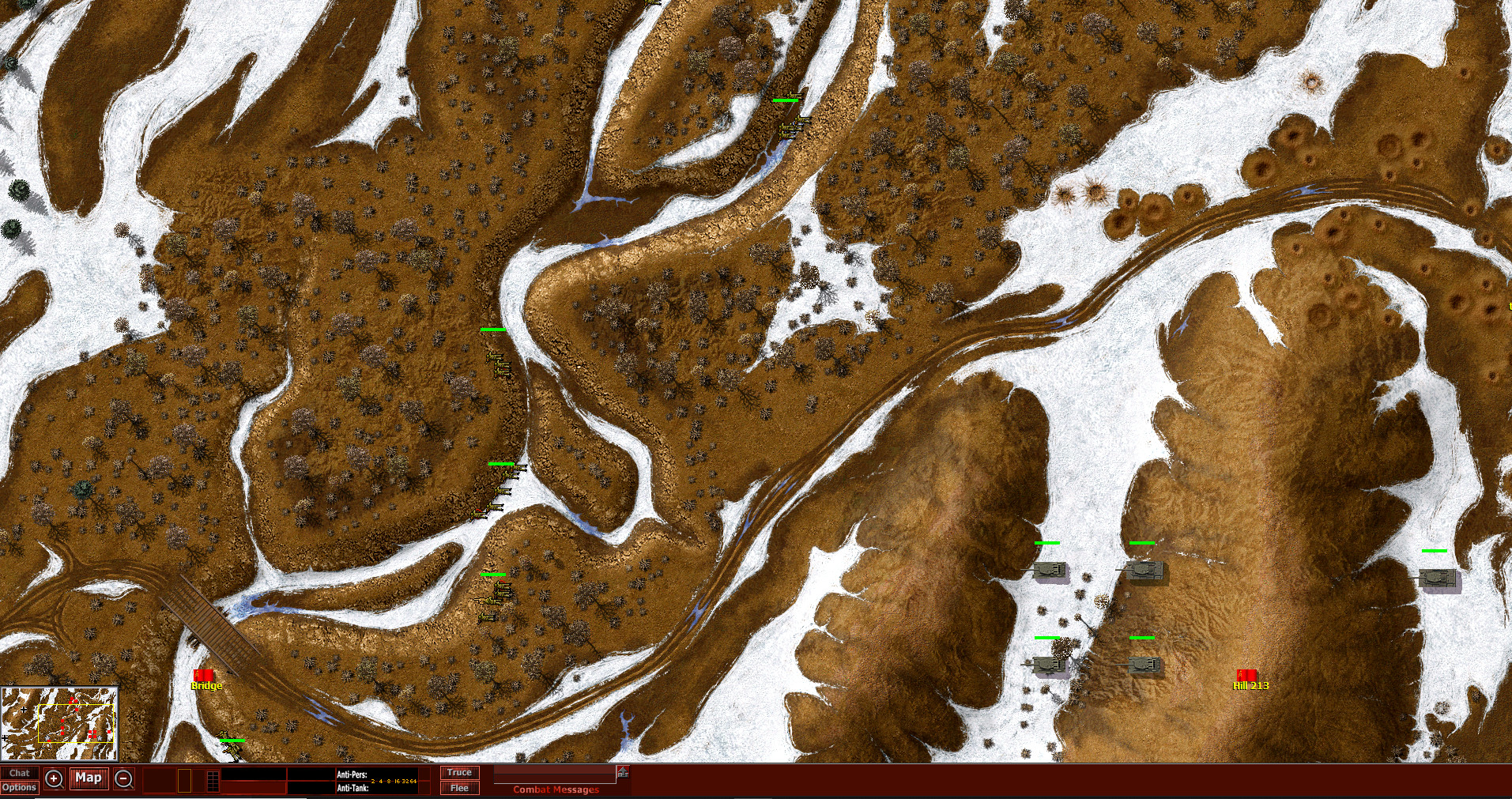This screenshot has width=1512, height=799.
Task: Propose a Truce
Action: click(460, 771)
